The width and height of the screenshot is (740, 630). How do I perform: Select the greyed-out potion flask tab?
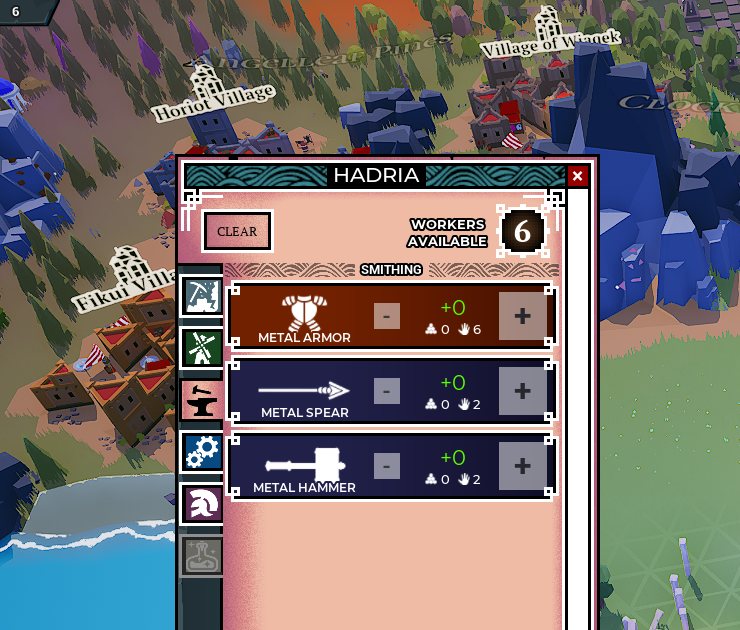click(x=202, y=556)
